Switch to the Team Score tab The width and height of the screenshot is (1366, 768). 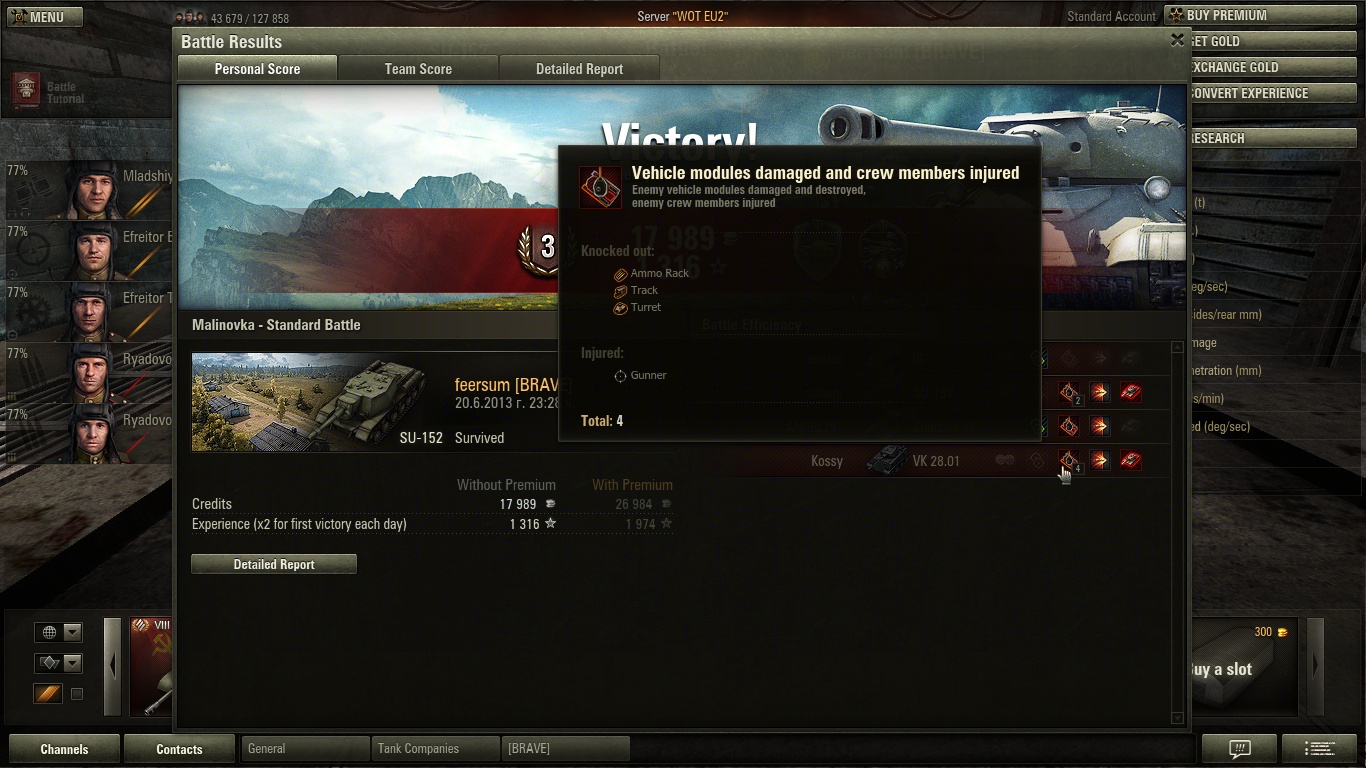point(418,69)
